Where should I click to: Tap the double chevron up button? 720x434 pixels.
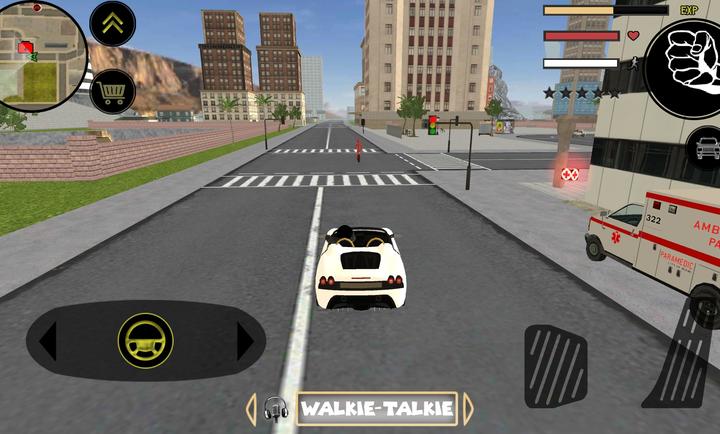point(113,24)
